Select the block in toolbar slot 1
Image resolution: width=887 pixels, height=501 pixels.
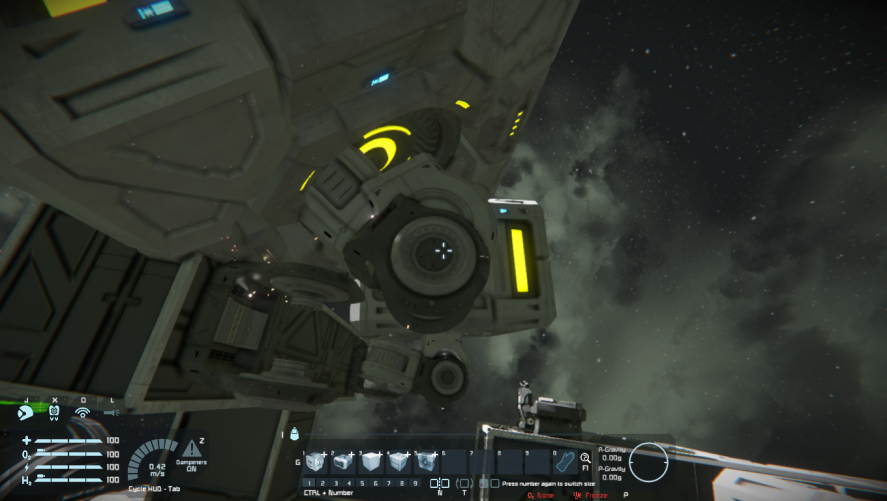tap(316, 462)
